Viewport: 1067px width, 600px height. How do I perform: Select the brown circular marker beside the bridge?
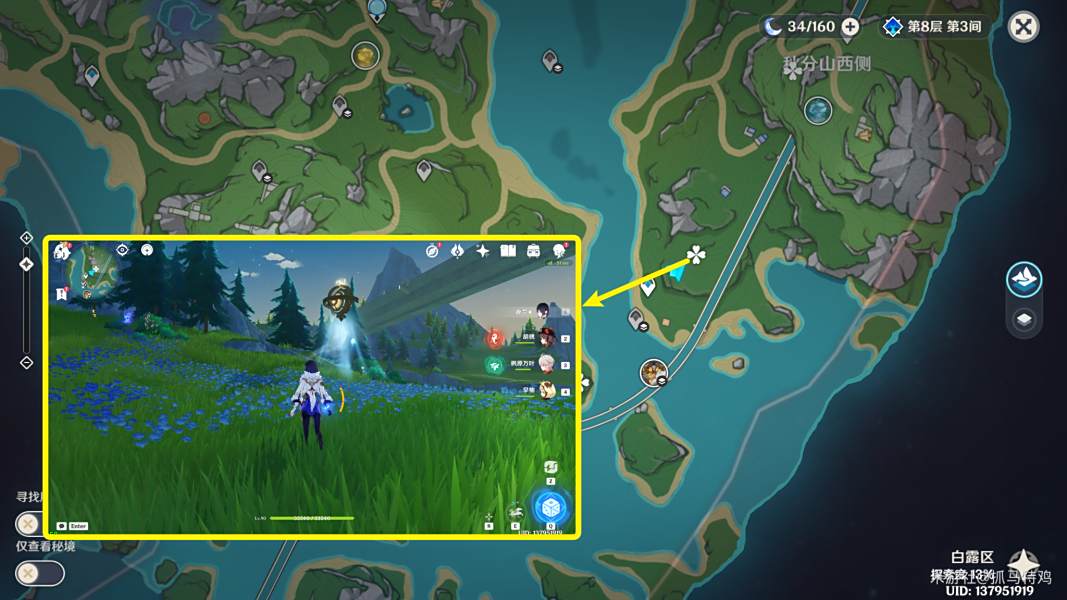pyautogui.click(x=654, y=373)
